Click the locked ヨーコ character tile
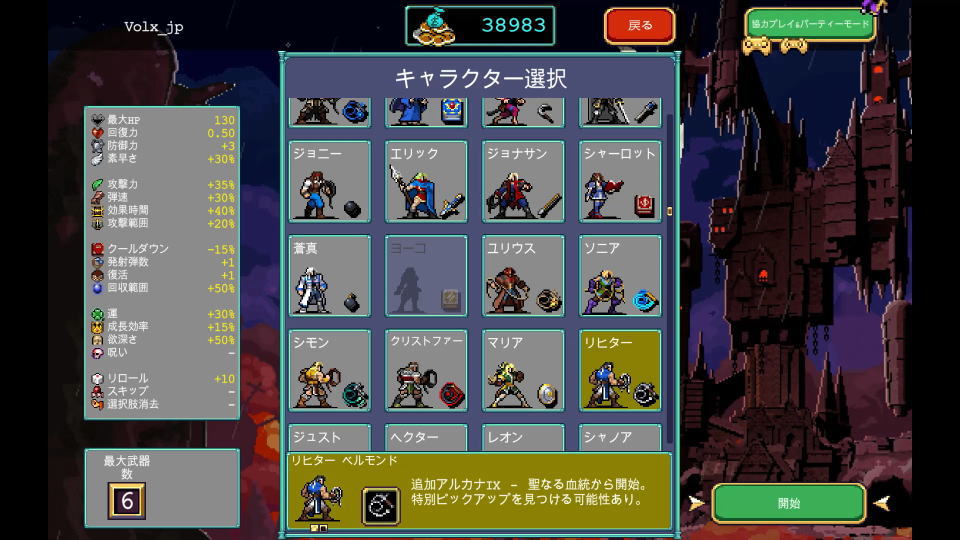The image size is (960, 540). [426, 276]
